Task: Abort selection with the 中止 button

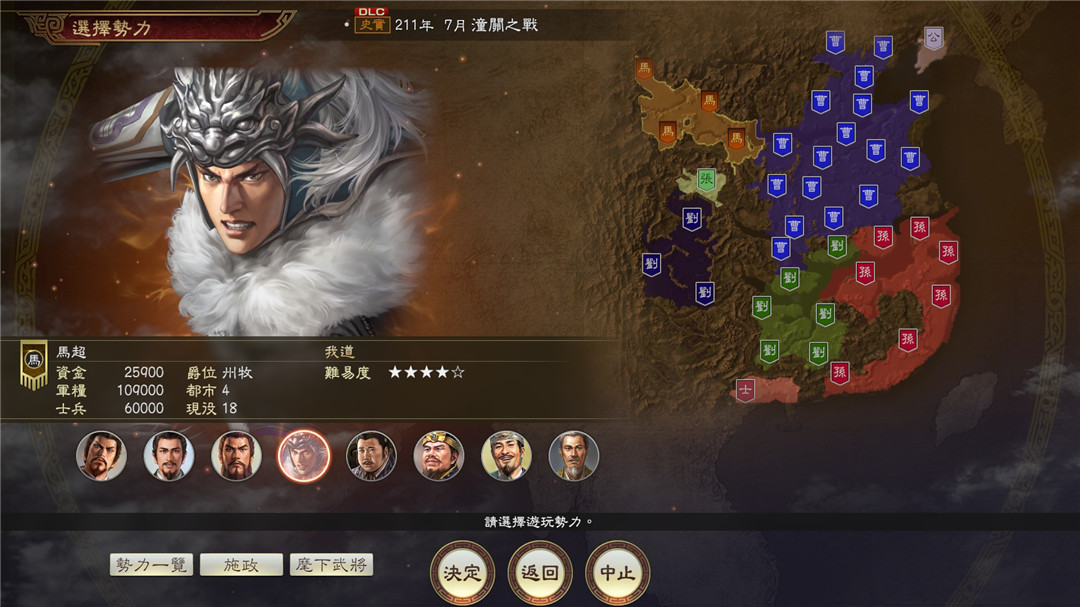Action: point(617,573)
